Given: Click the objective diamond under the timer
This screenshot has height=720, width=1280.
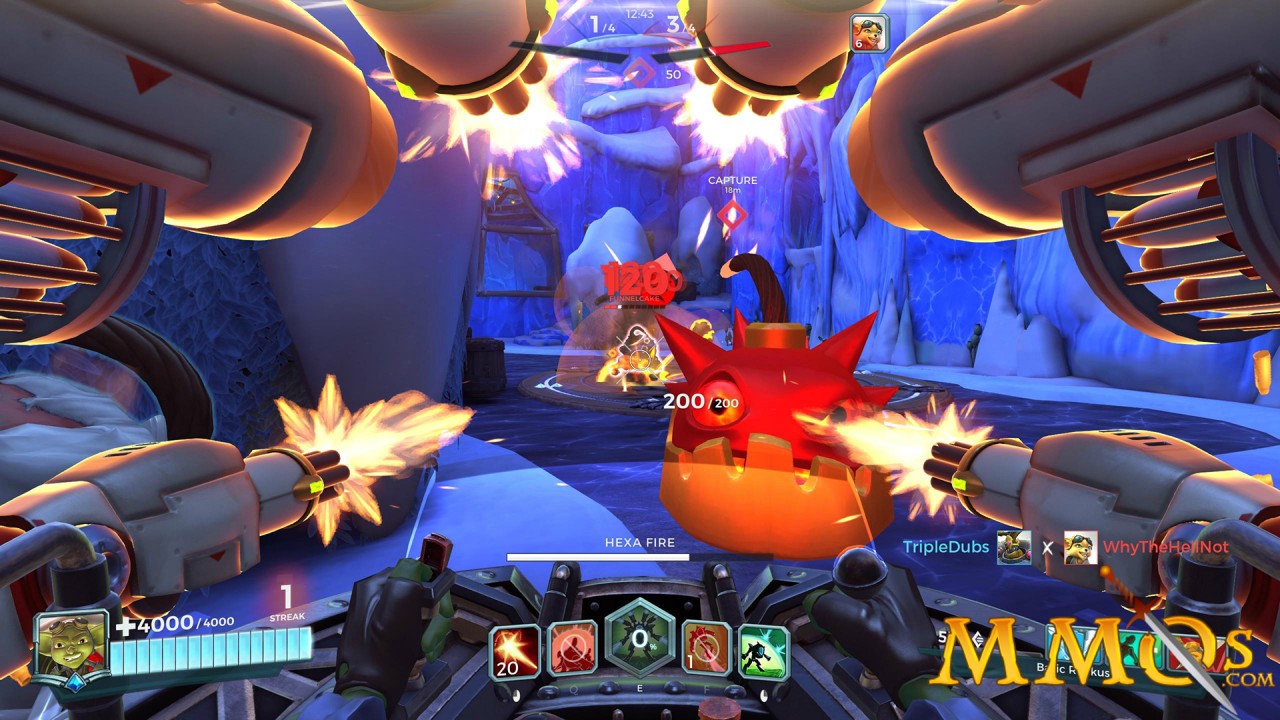Looking at the screenshot, I should click(x=640, y=73).
